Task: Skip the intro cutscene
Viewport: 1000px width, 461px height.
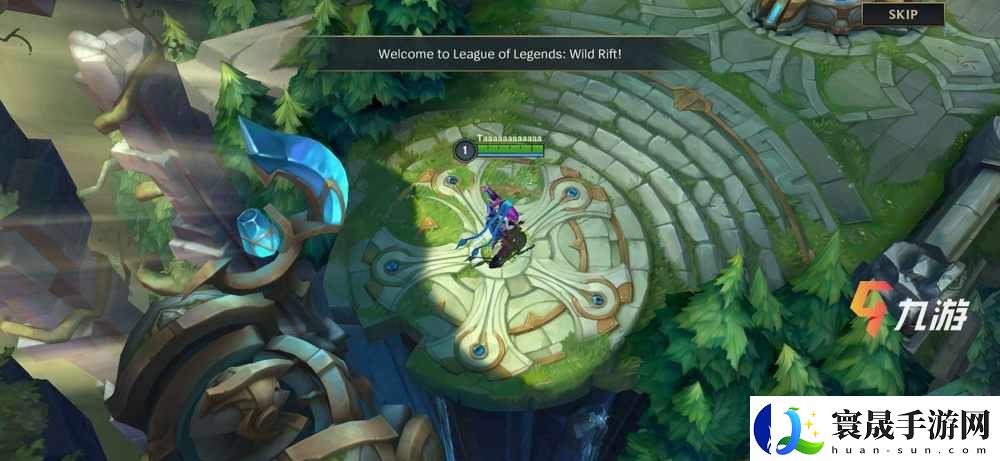Action: pyautogui.click(x=903, y=14)
